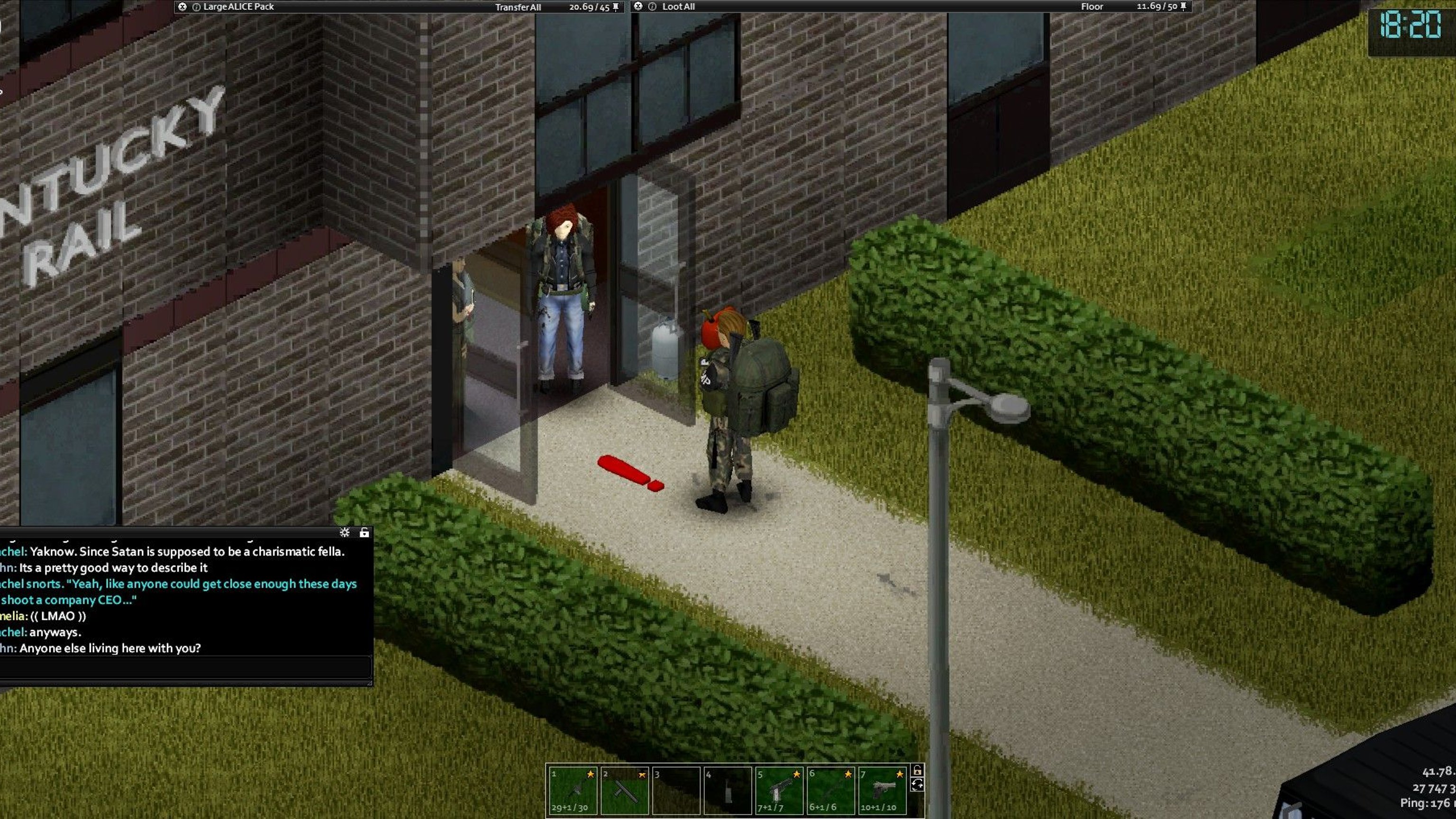This screenshot has height=819, width=1456.
Task: Click the hotbar rotate arrows icon
Action: click(x=918, y=784)
